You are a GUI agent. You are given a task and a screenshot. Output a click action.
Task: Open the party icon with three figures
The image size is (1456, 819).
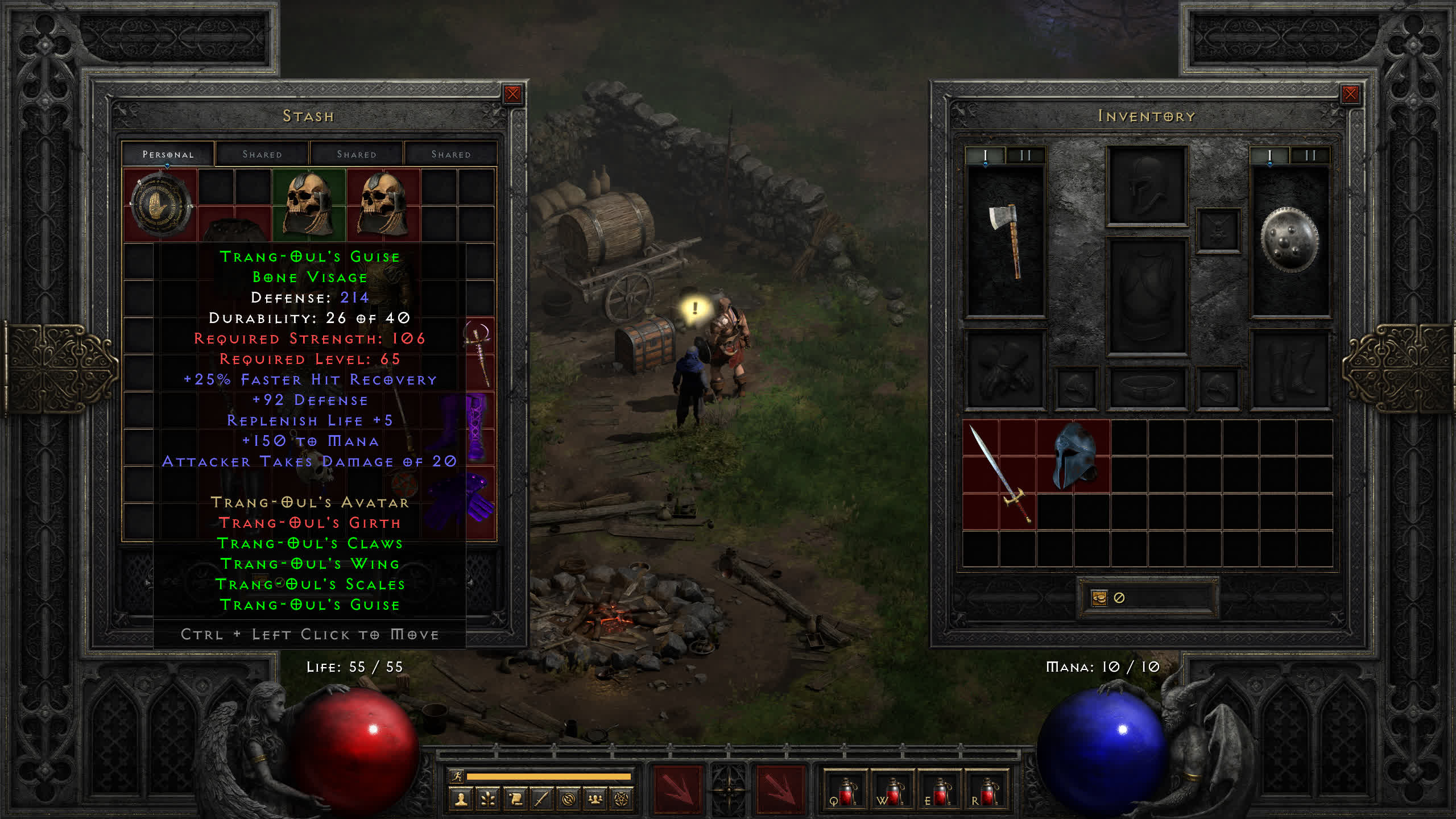point(595,800)
